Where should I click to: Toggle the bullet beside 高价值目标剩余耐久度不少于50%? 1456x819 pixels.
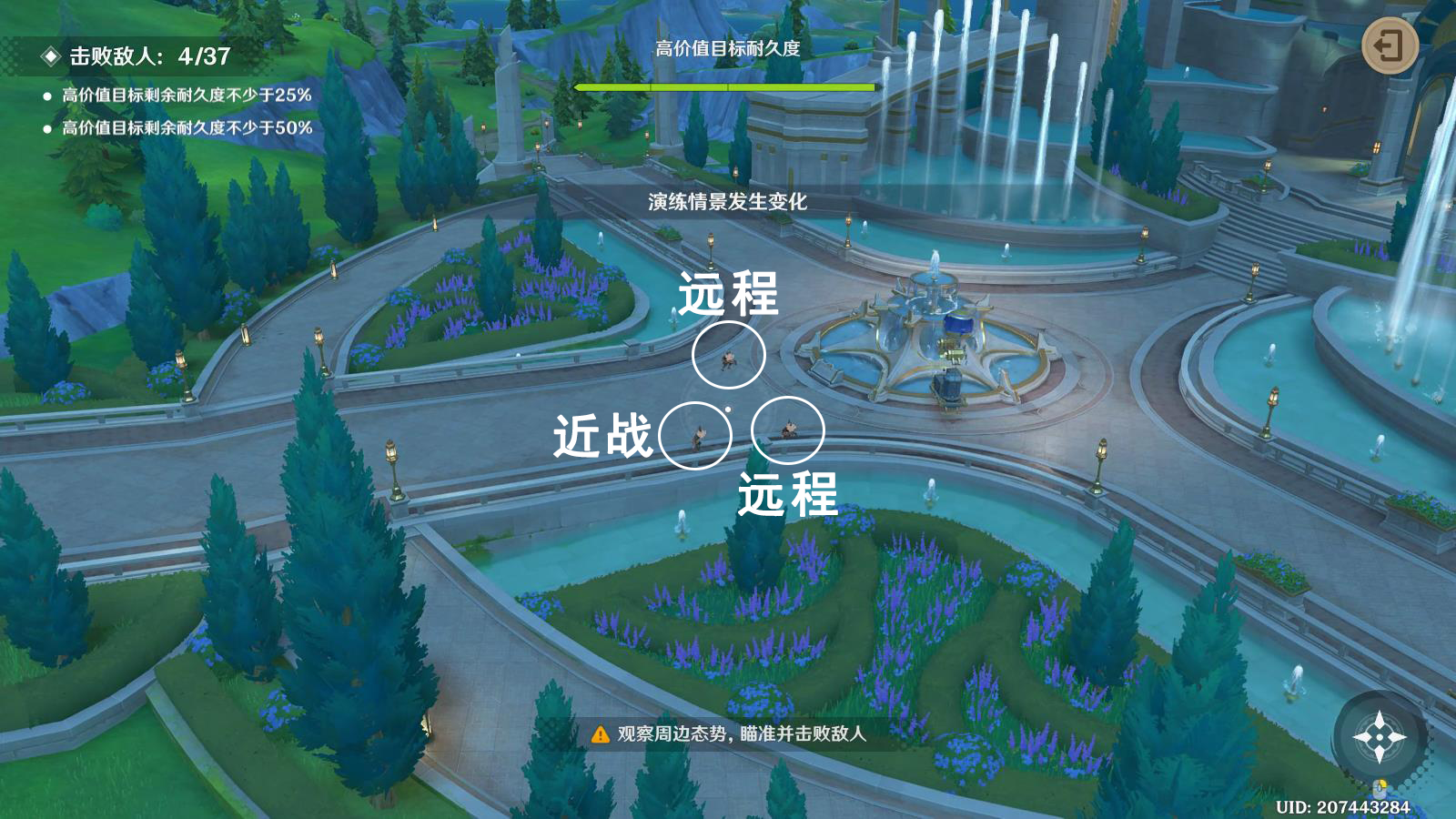point(46,130)
